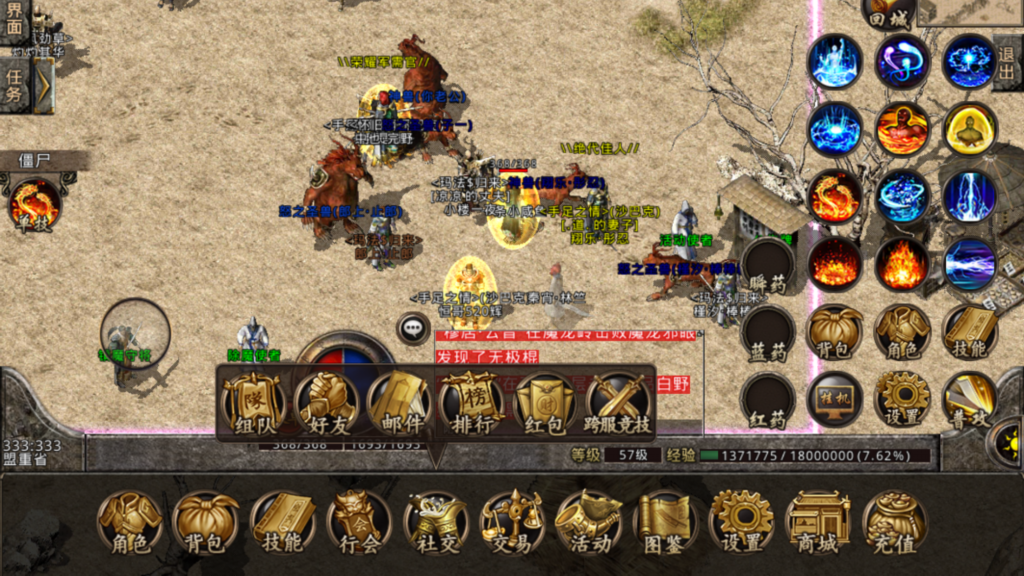Click the 退出 exit tab

1009,62
